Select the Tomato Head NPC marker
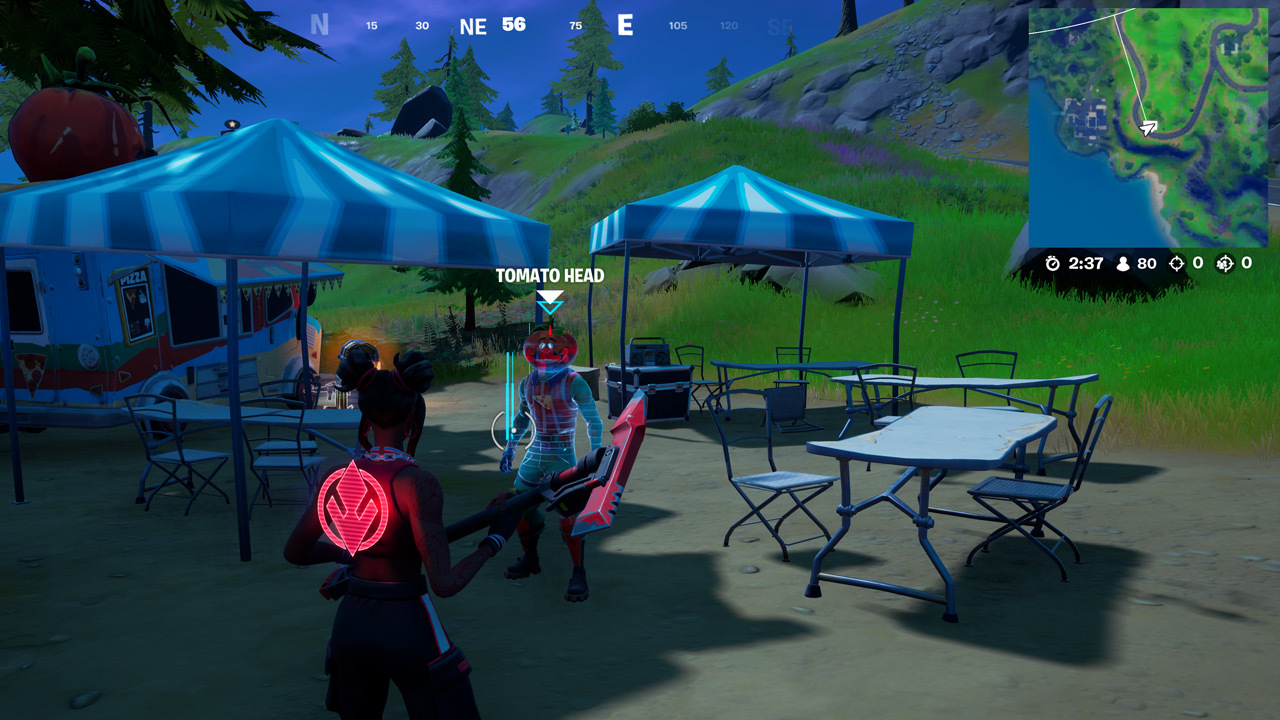Image resolution: width=1280 pixels, height=720 pixels. (x=550, y=300)
